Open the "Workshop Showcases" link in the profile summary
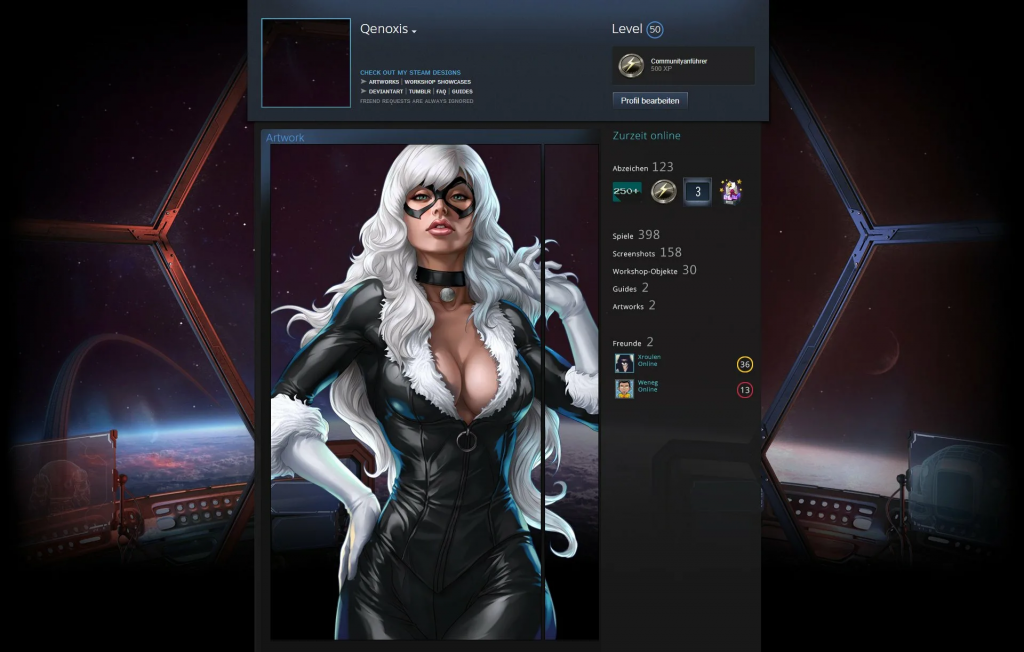 tap(437, 82)
